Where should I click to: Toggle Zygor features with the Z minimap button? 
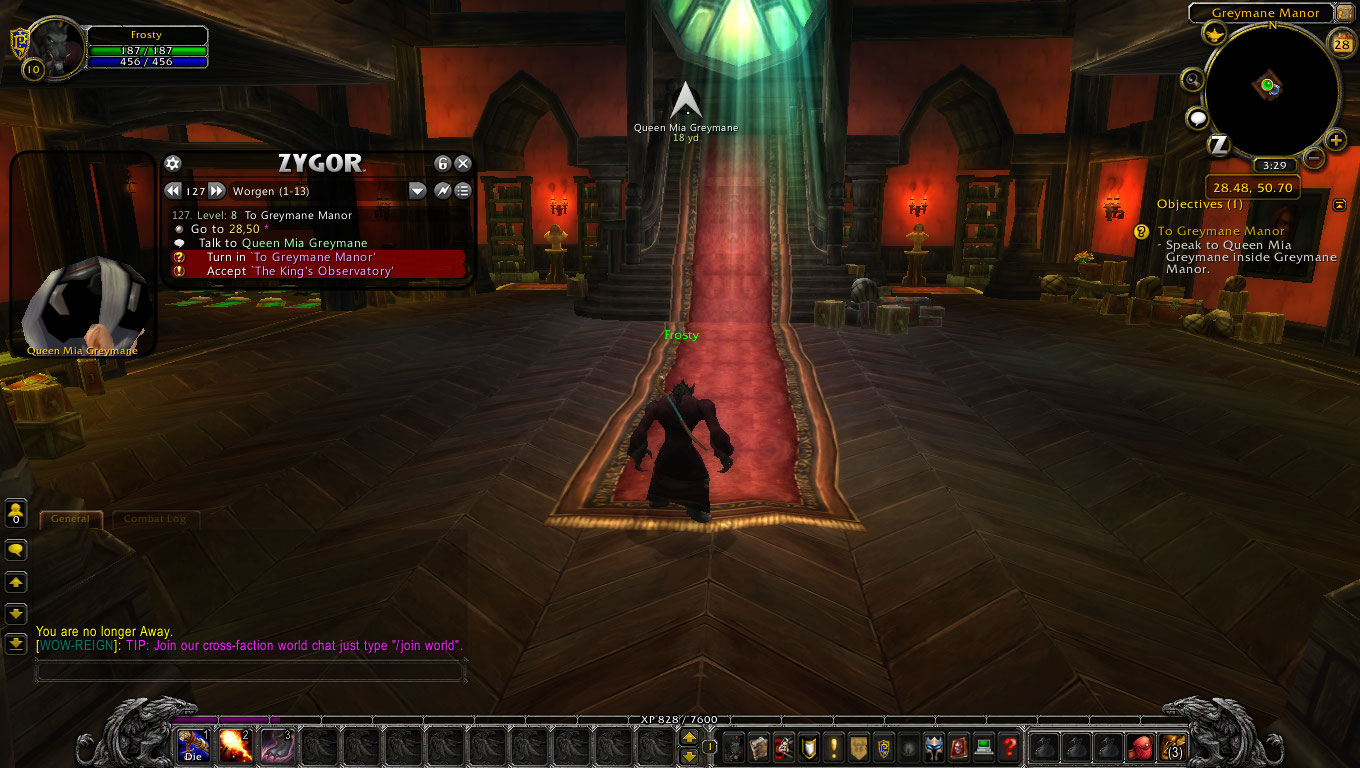(1218, 146)
